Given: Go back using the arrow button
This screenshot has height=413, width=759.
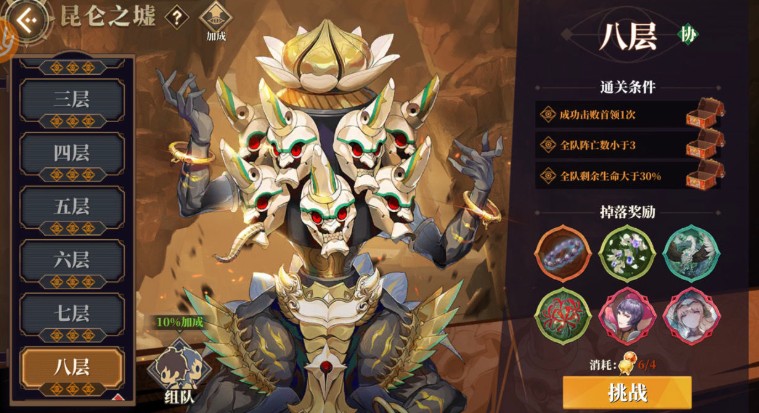Looking at the screenshot, I should click(28, 18).
